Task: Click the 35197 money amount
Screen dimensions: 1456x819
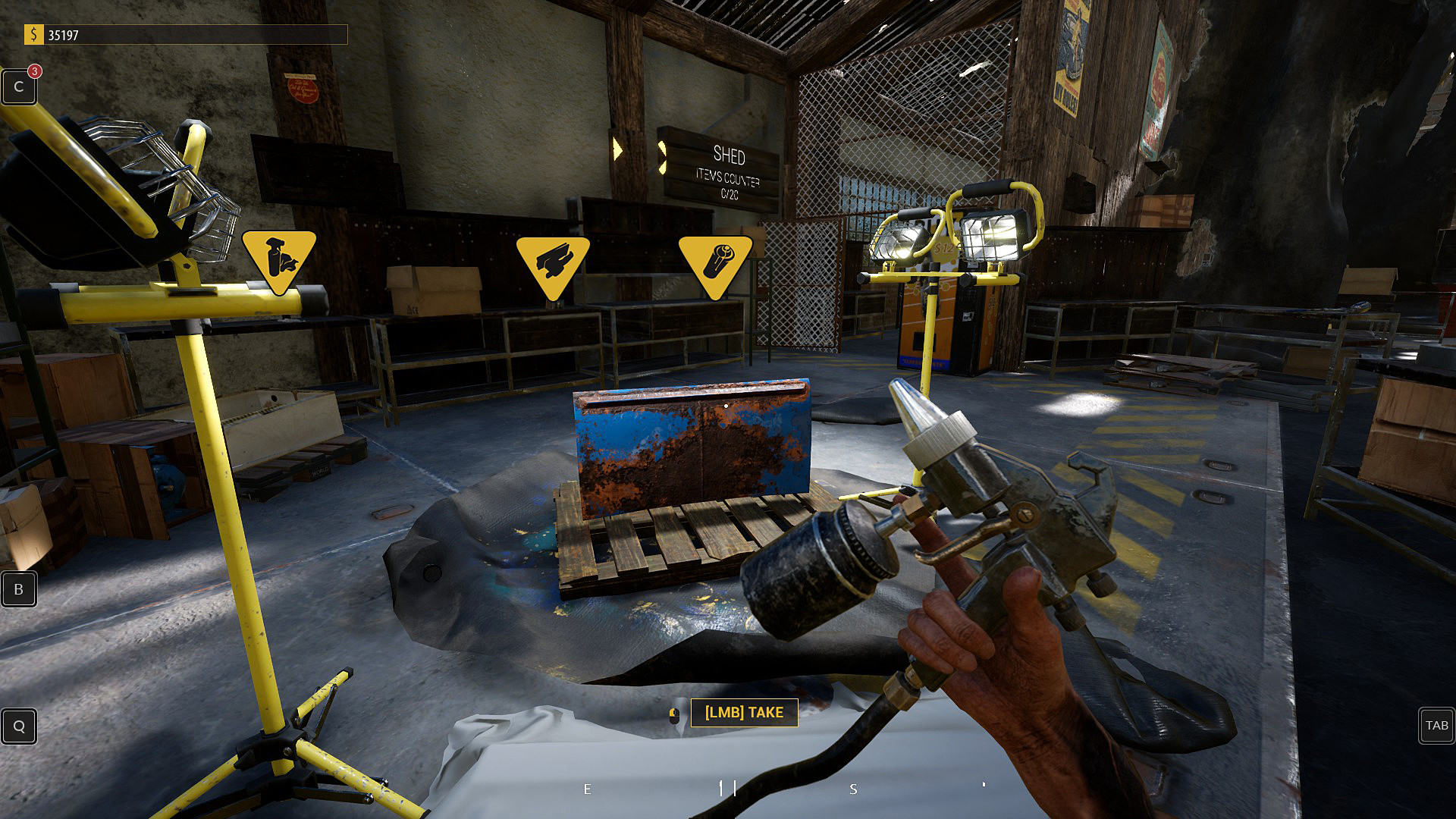Action: 63,34
